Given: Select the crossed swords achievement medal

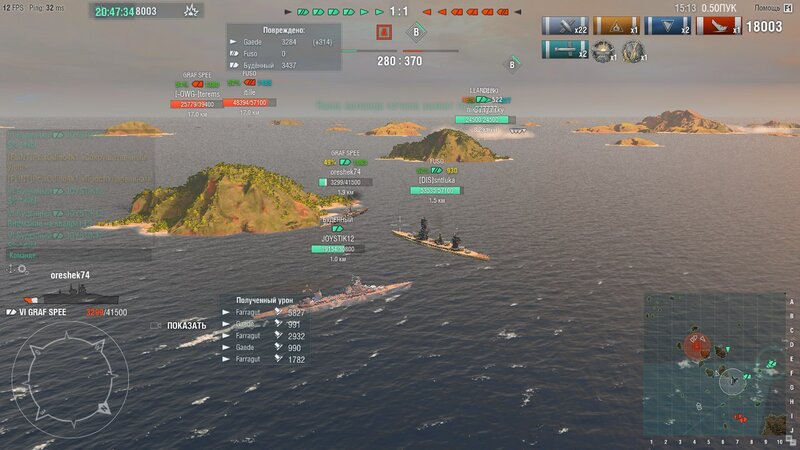Looking at the screenshot, I should pos(633,50).
